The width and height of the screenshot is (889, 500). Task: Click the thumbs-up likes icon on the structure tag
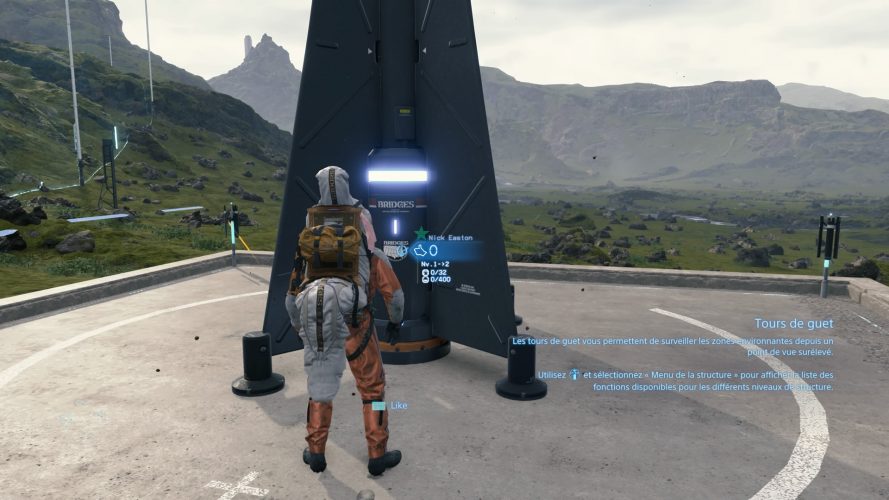(421, 251)
